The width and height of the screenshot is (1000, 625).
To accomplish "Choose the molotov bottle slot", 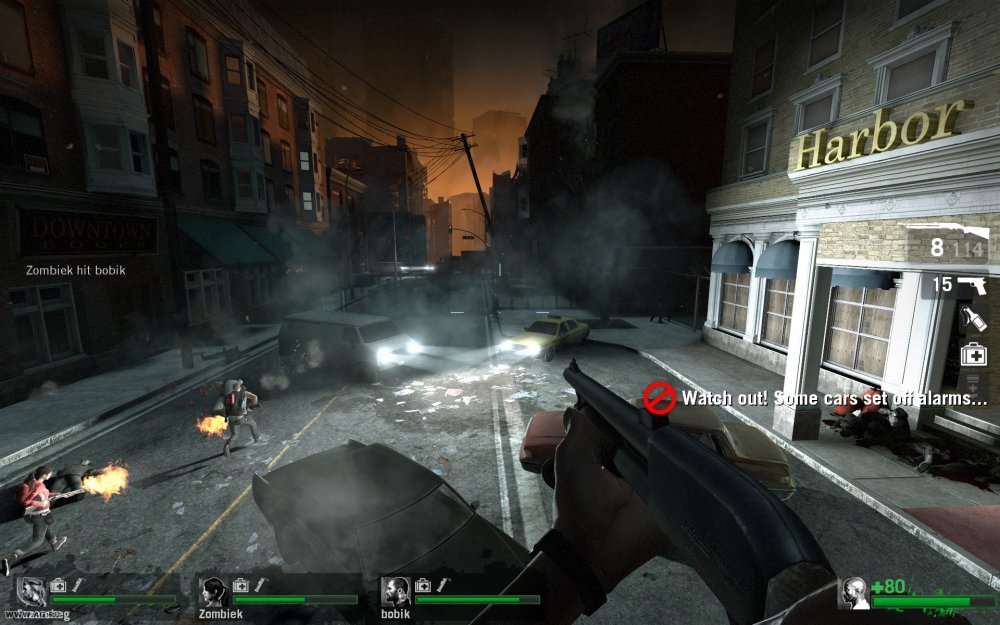I will click(x=973, y=319).
